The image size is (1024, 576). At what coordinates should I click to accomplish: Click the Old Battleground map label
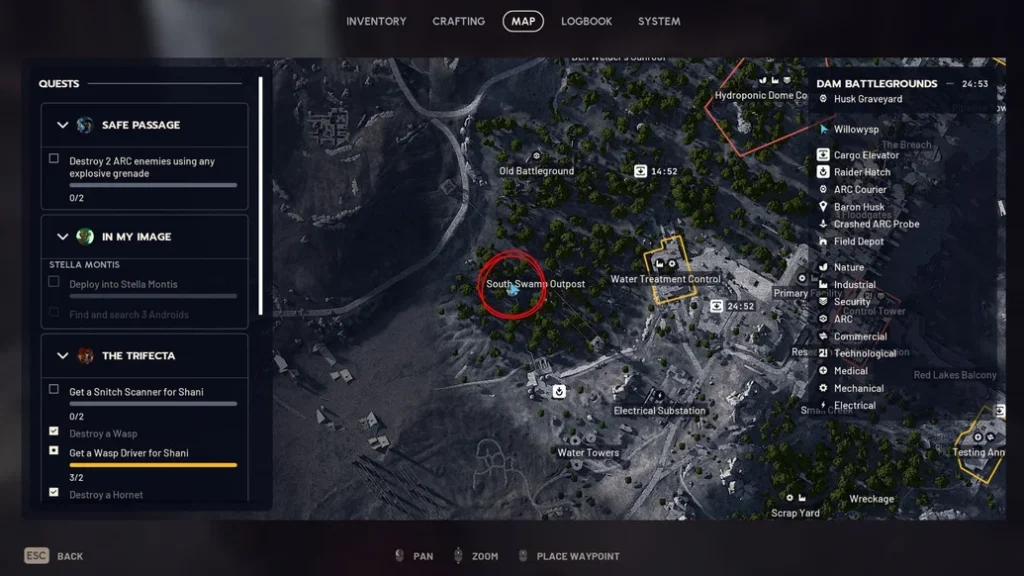(x=537, y=171)
